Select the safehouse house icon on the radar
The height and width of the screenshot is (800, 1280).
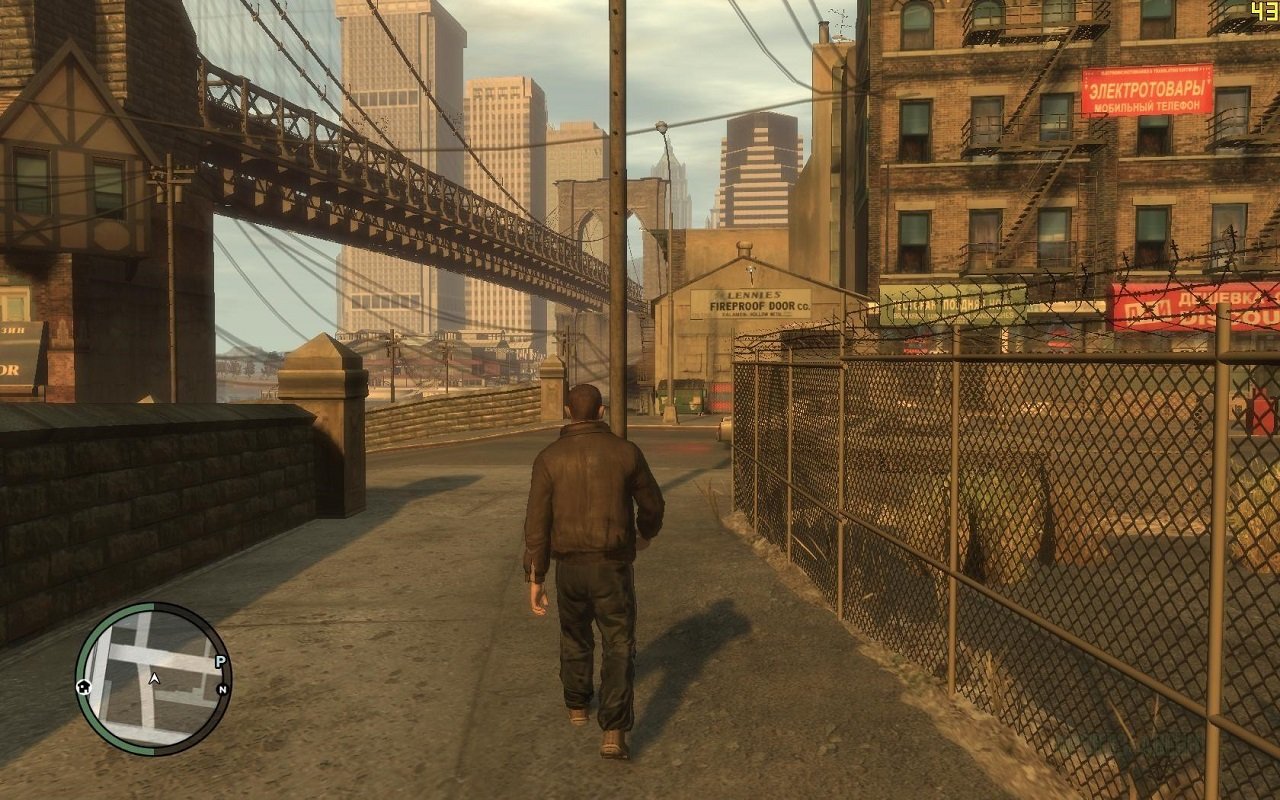(x=84, y=688)
